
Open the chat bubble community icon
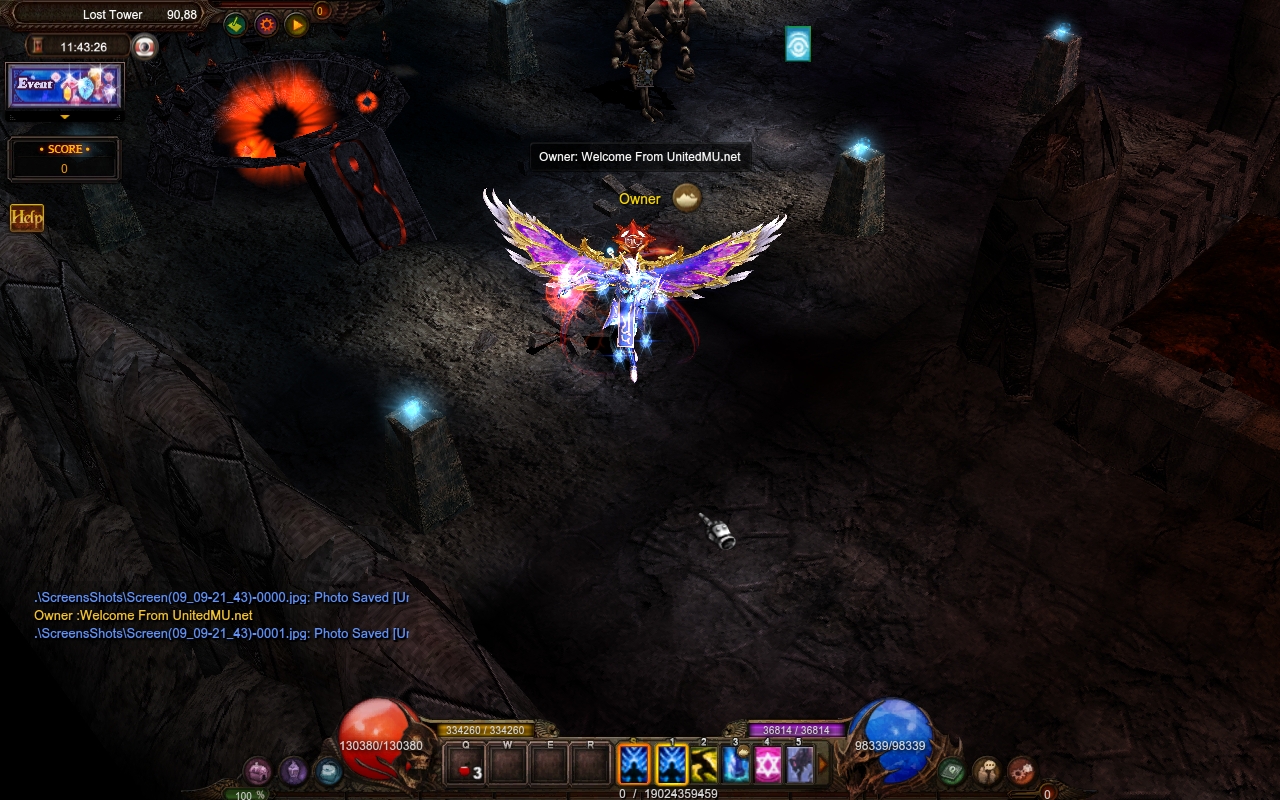986,771
